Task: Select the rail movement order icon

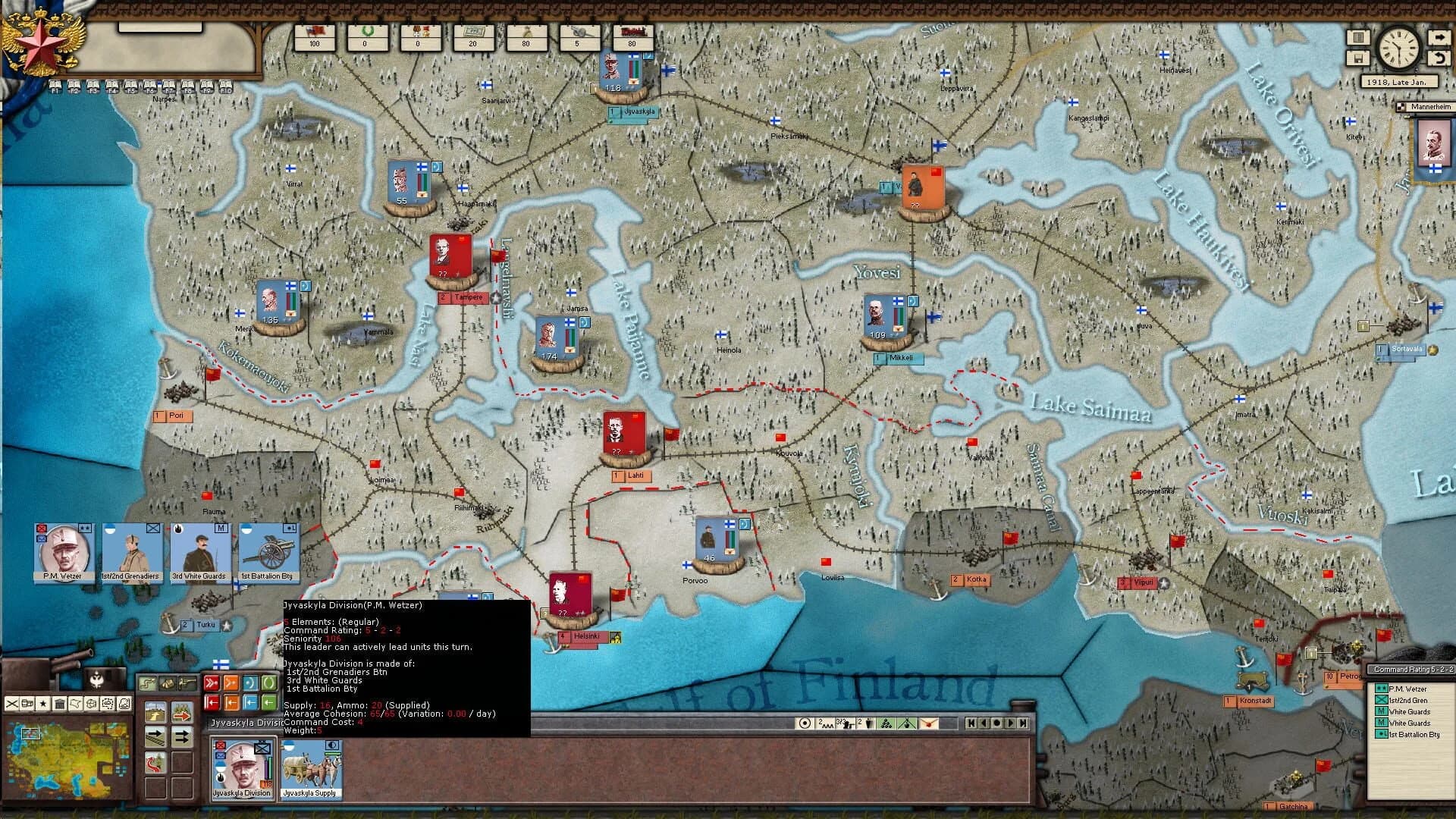Action: pos(155,738)
